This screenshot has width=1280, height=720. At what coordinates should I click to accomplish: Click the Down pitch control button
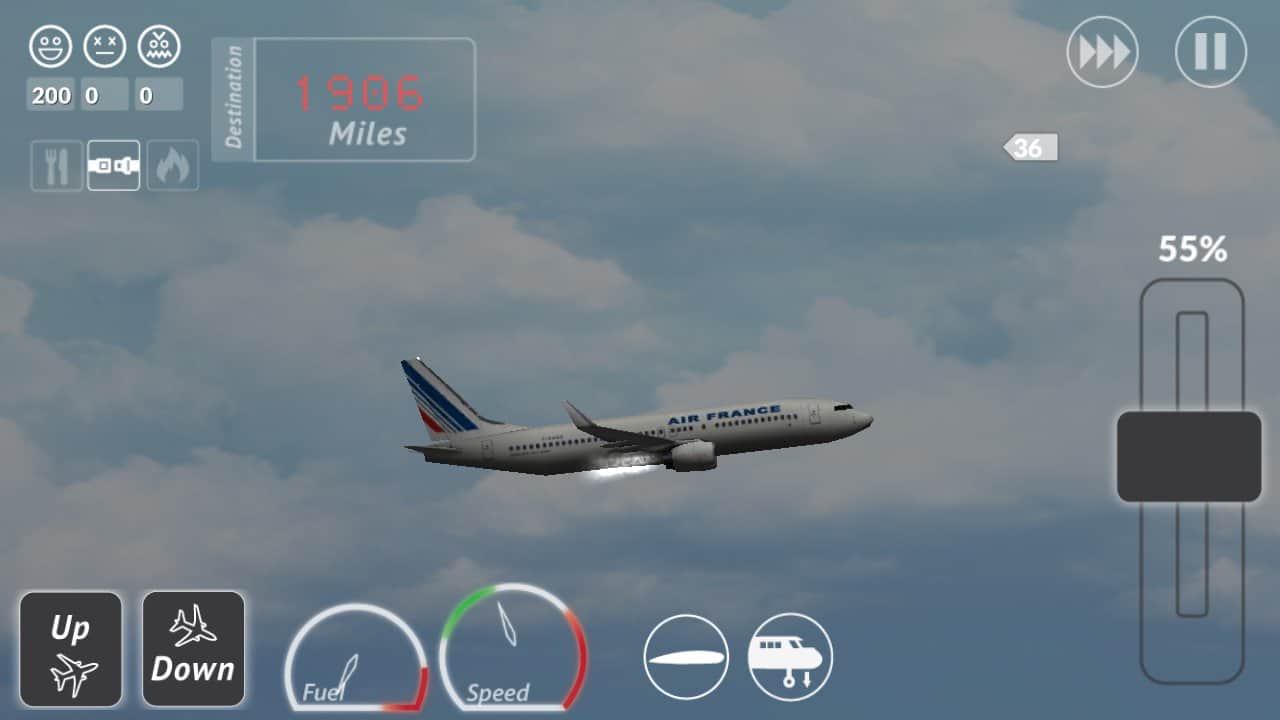click(x=194, y=647)
